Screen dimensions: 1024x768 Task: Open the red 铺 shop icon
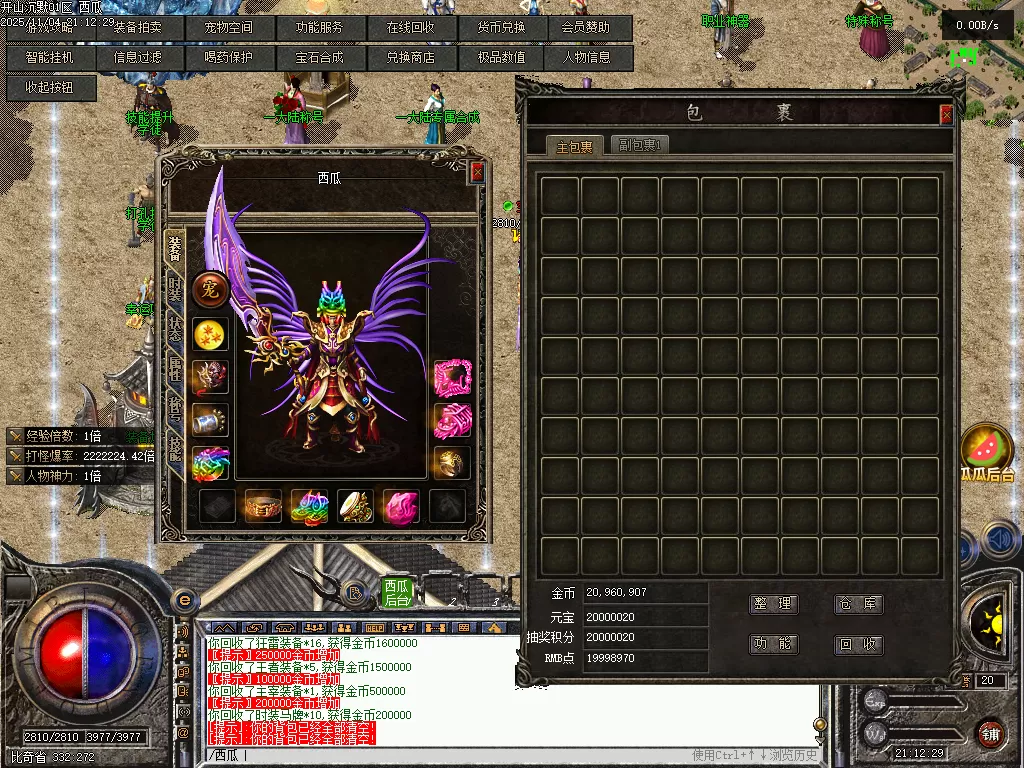[x=990, y=733]
